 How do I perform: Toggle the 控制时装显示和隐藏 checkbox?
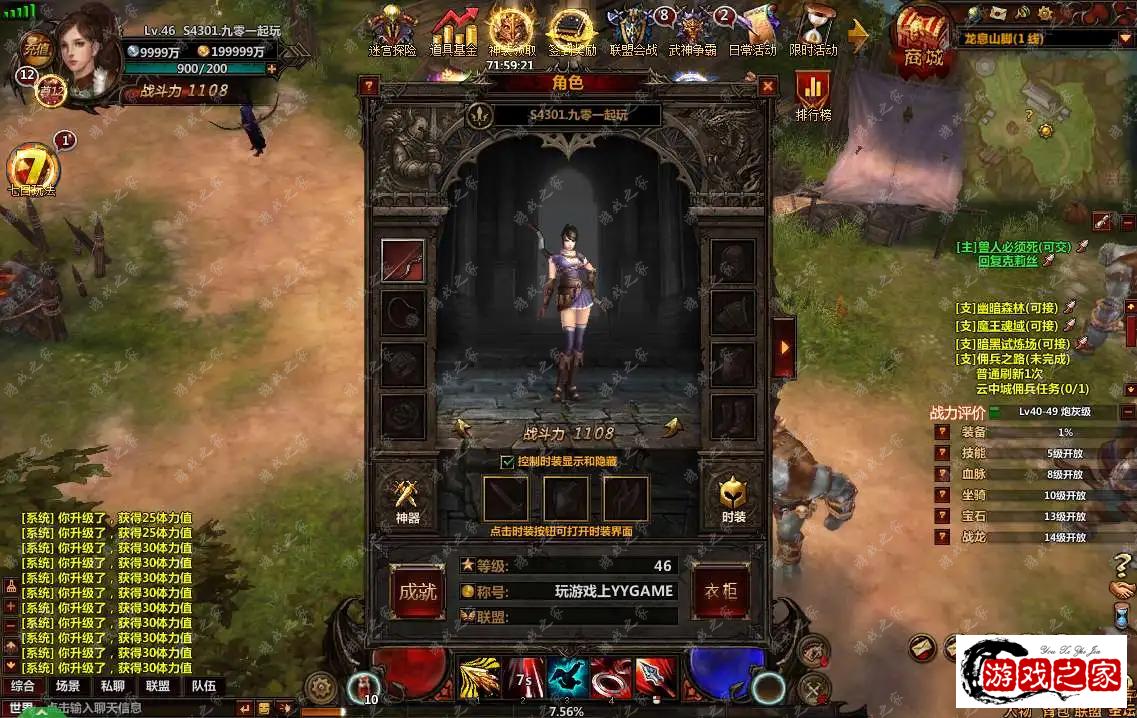pos(507,461)
